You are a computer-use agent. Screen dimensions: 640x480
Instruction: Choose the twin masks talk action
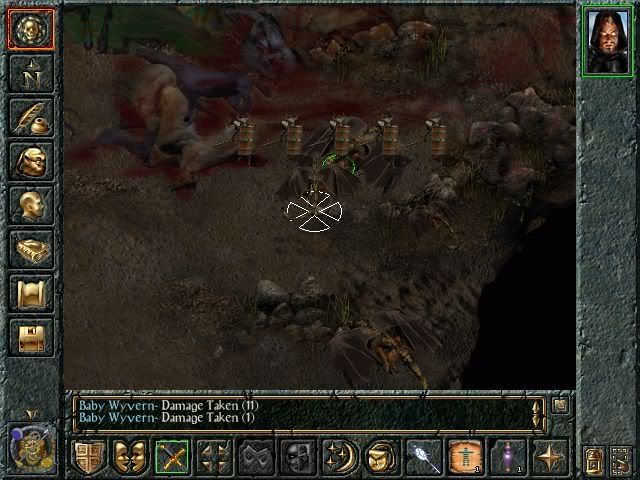129,457
